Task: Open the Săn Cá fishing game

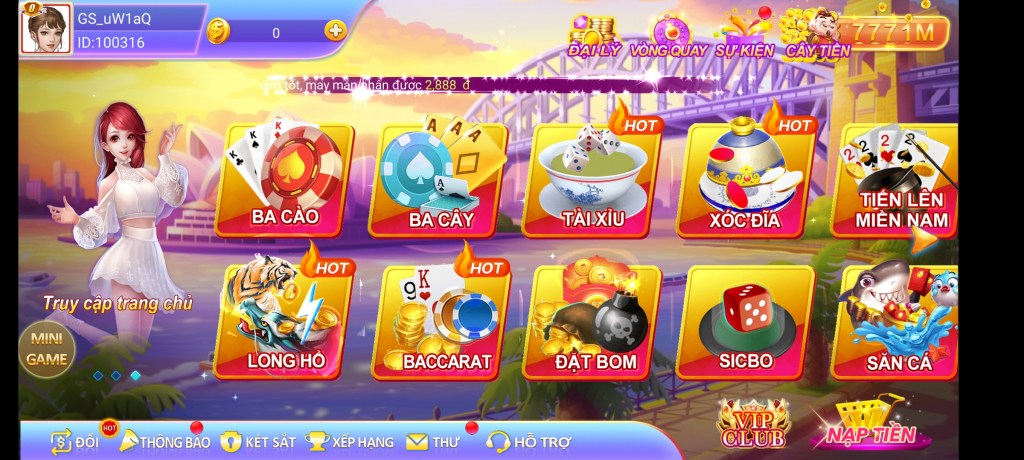Action: click(895, 322)
